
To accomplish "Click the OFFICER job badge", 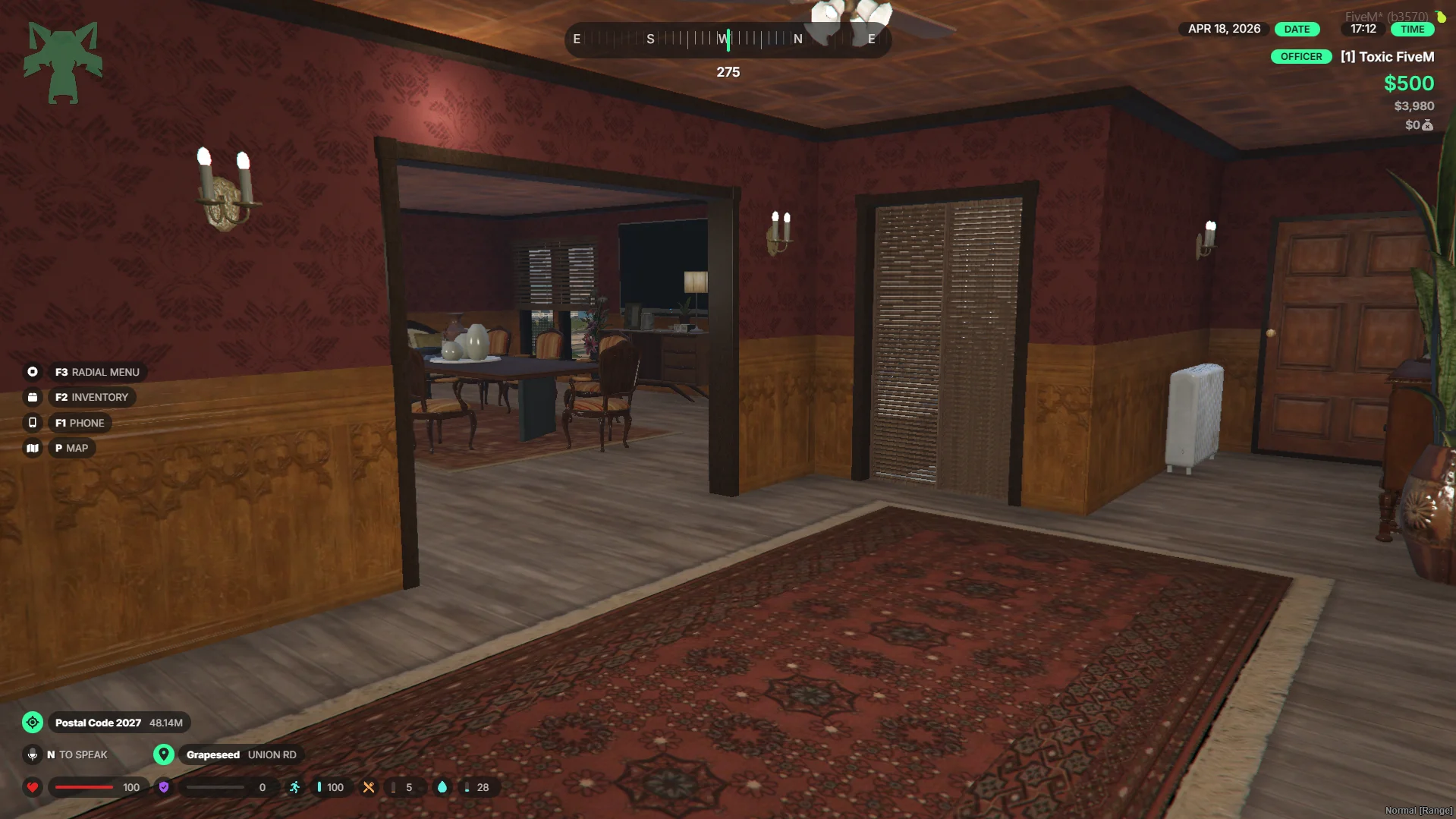I will (1300, 57).
